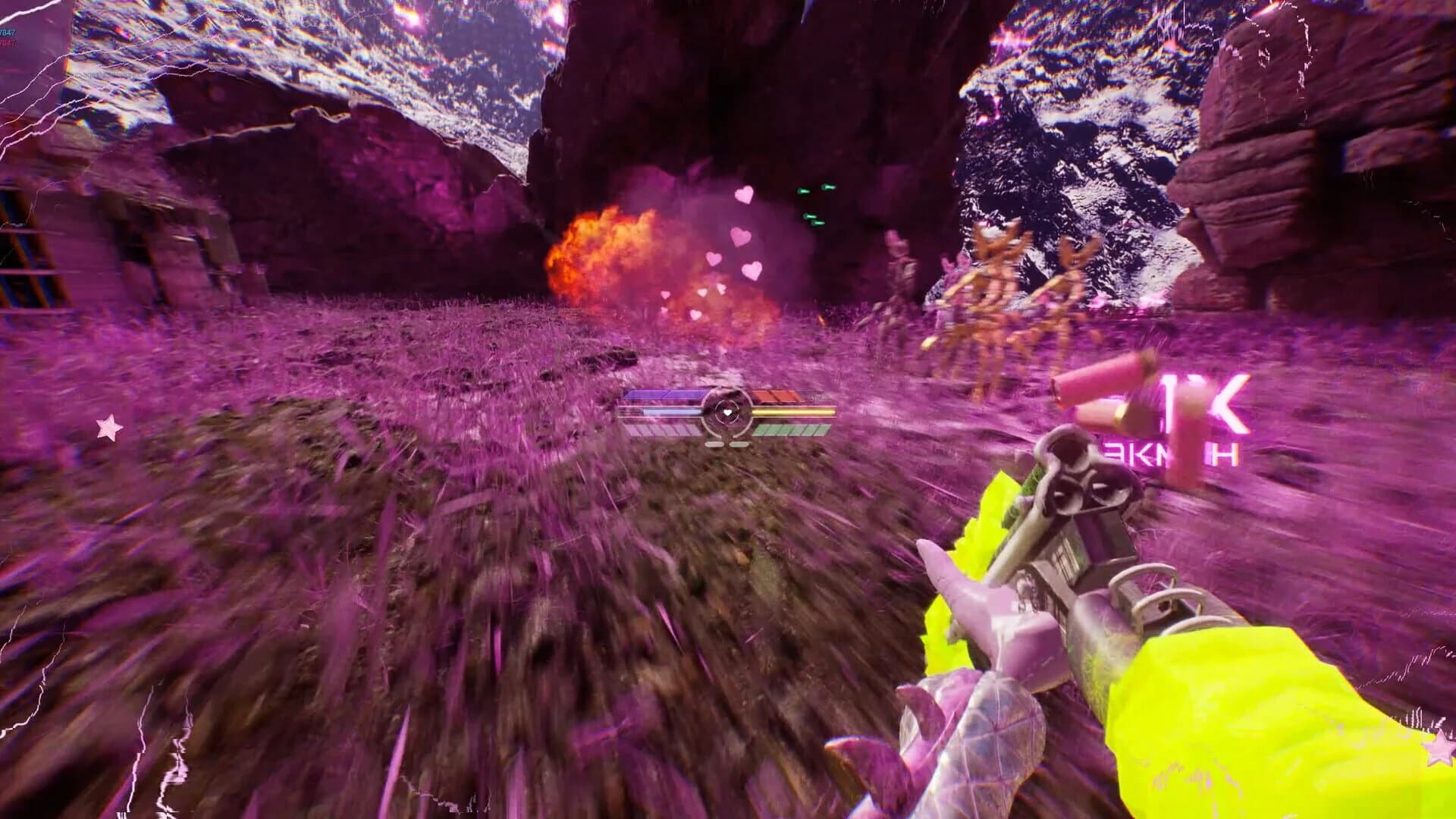Expand the green stamina segment bar
Screen dimensions: 1456x819
[x=789, y=430]
